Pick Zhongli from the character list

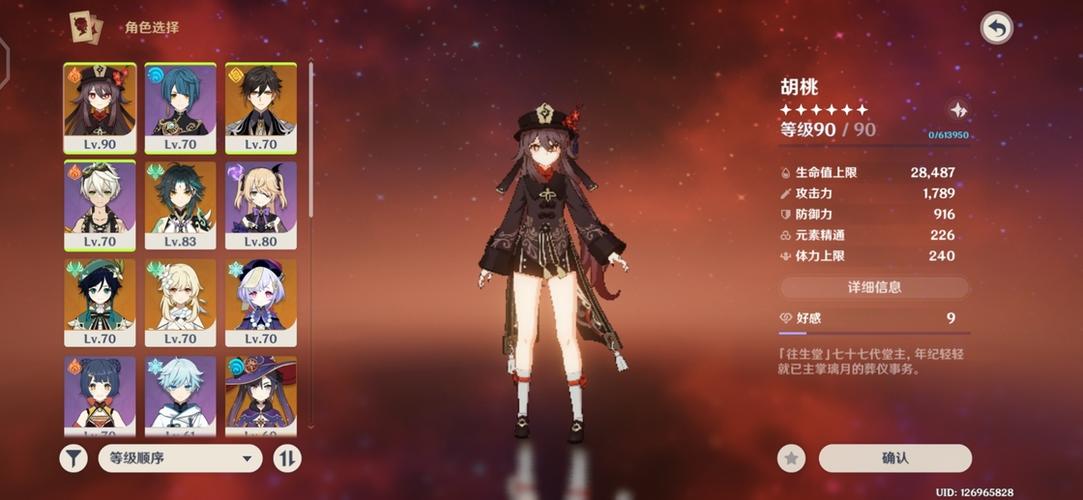point(260,105)
